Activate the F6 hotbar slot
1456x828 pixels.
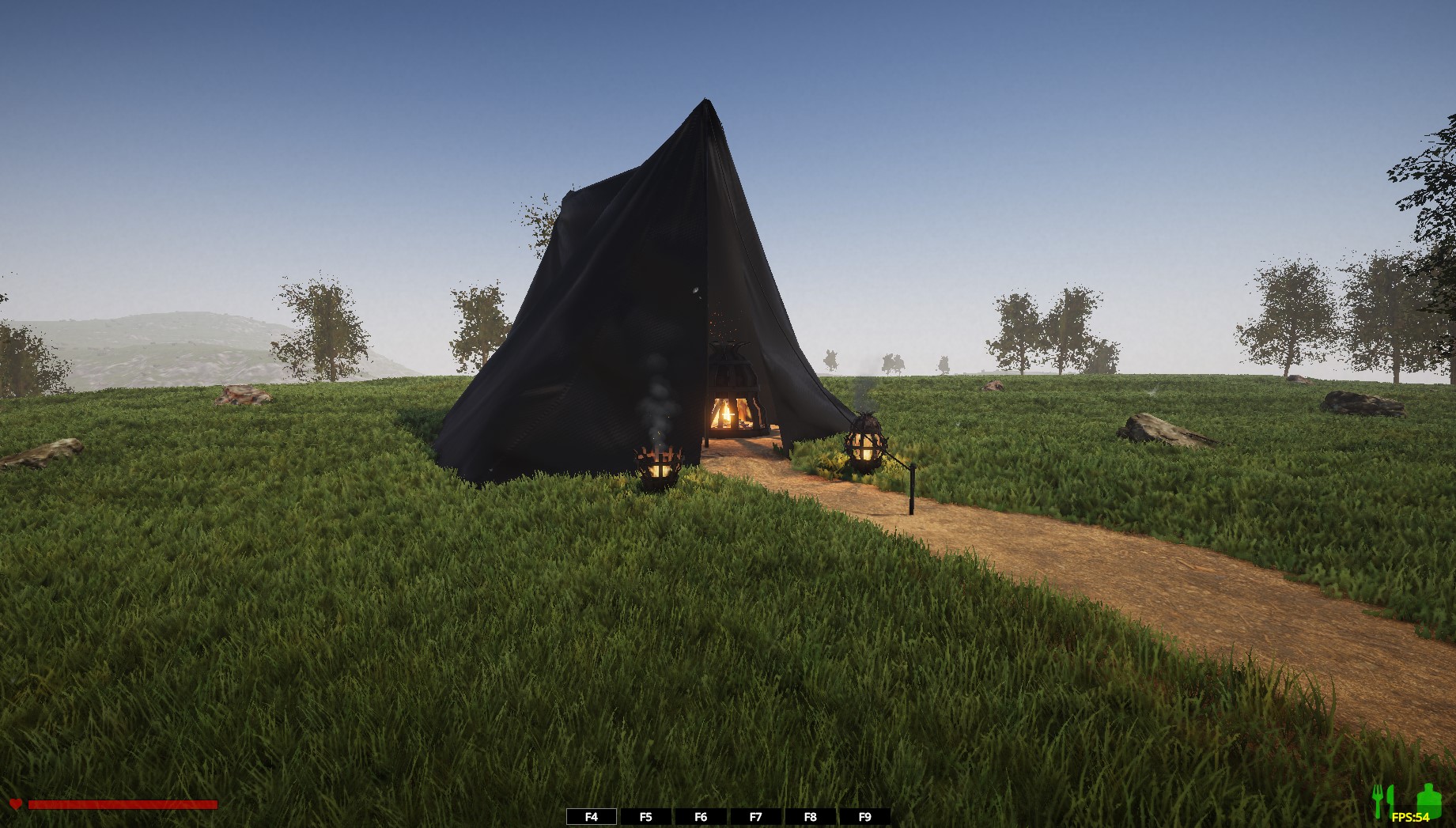click(701, 817)
